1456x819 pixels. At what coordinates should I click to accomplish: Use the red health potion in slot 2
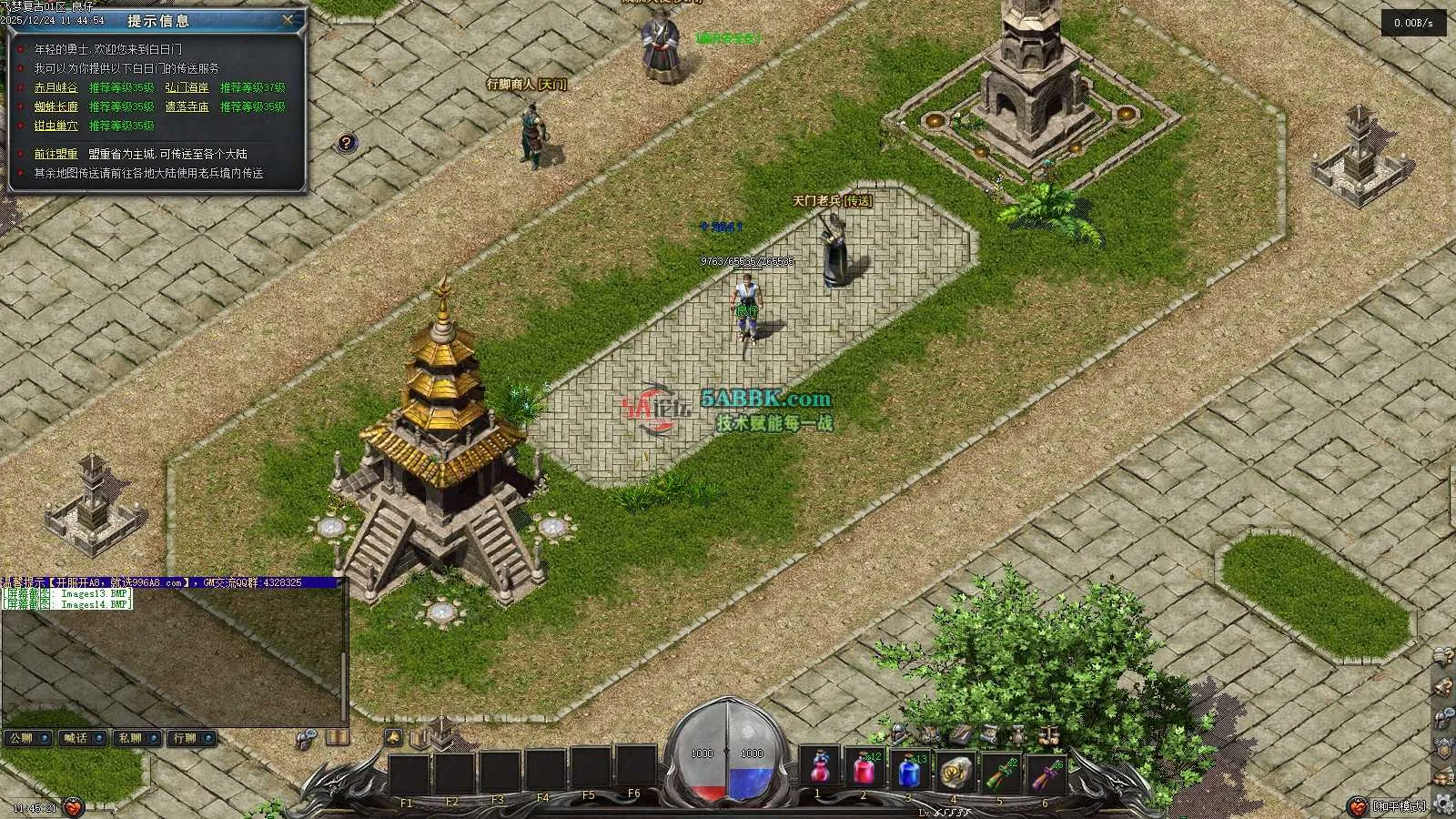[864, 770]
